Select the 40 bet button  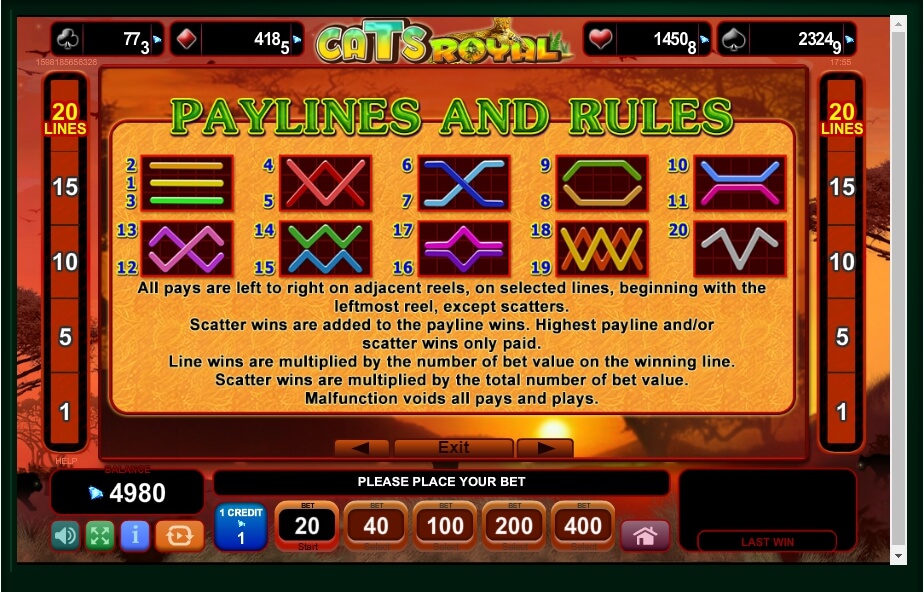coord(376,526)
